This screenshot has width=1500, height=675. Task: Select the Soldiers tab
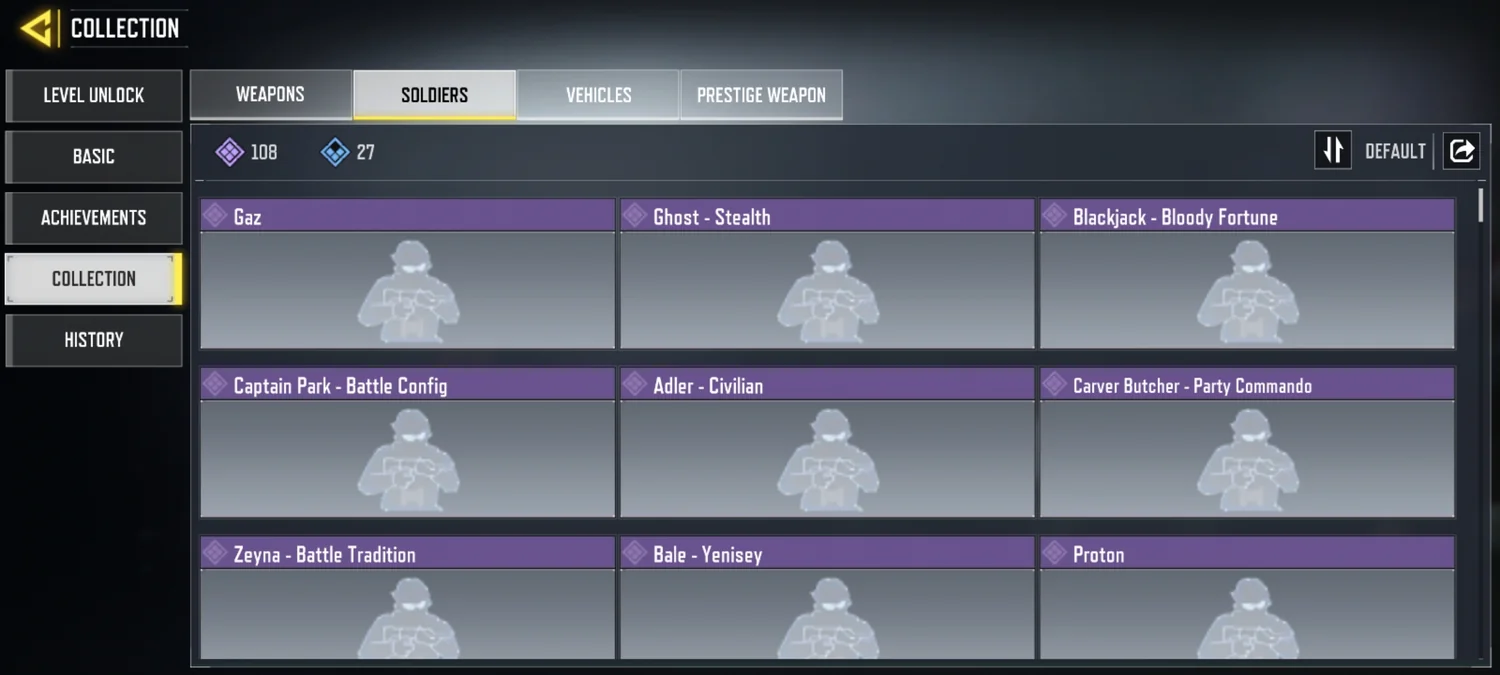point(434,95)
